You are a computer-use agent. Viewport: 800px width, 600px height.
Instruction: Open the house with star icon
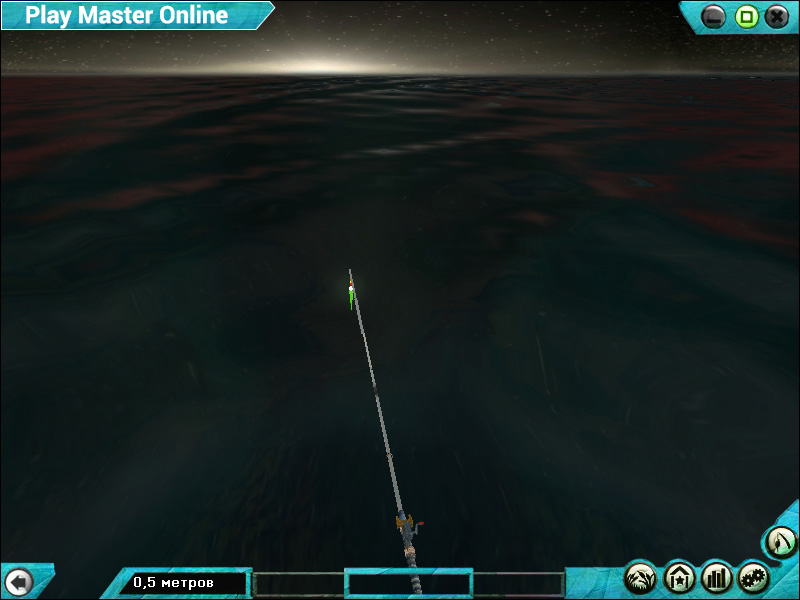679,577
